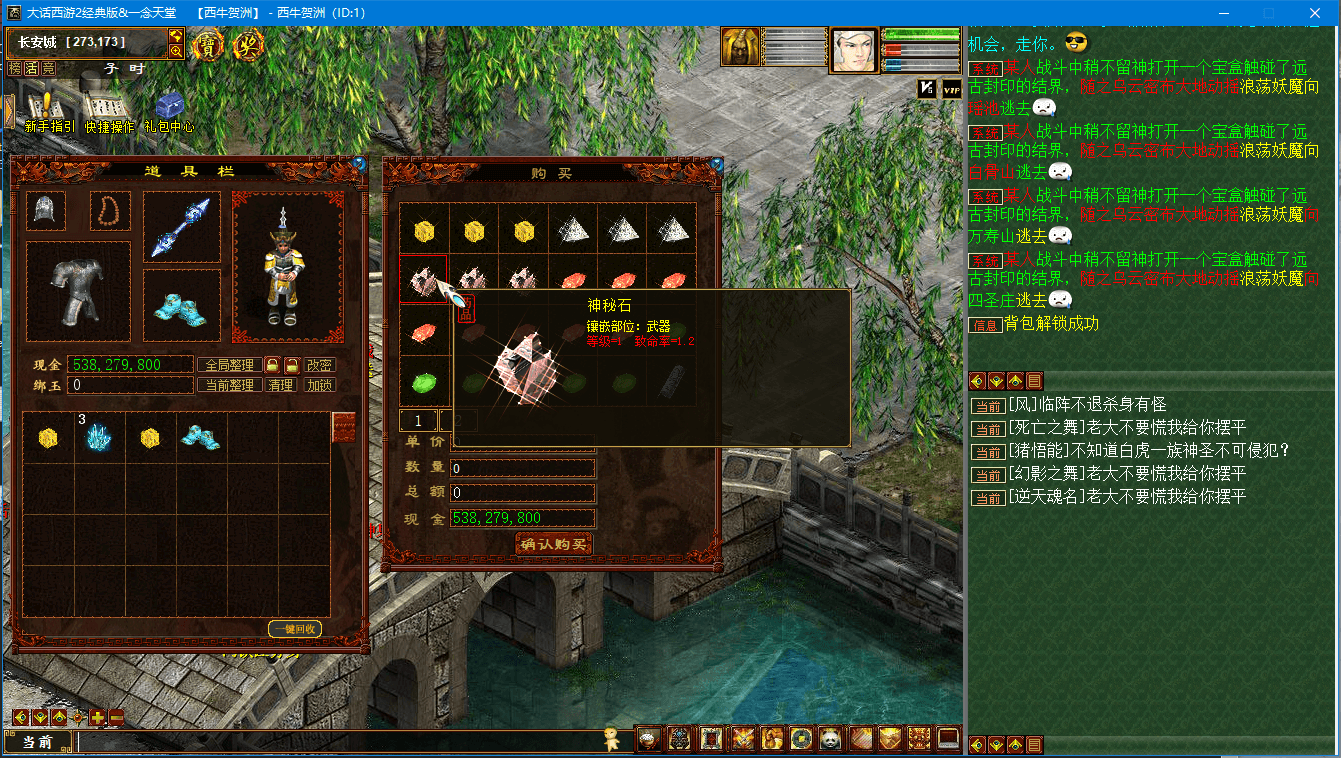Click the VIP icon
1341x758 pixels.
pos(951,89)
